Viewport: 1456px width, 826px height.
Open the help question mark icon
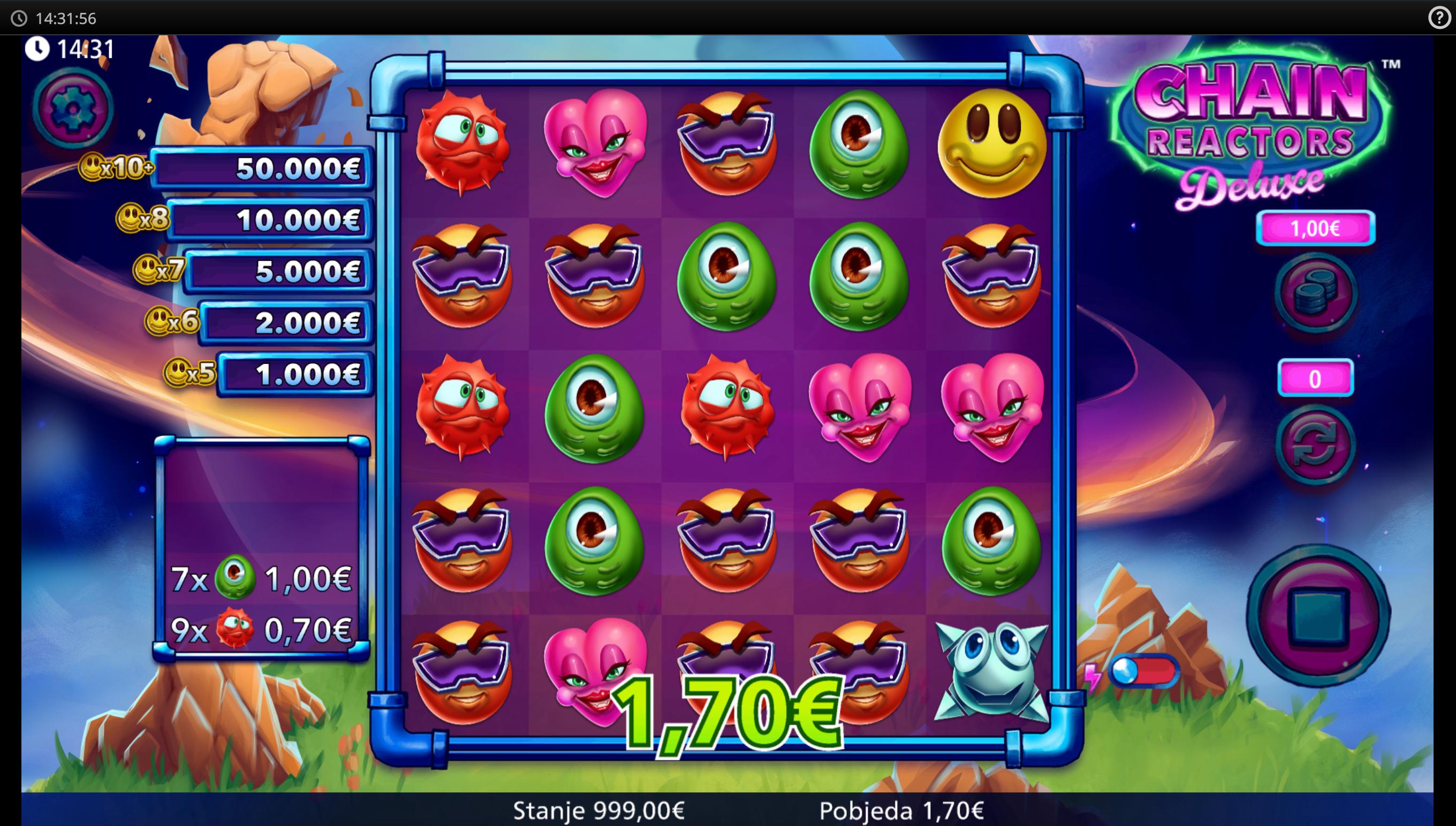tap(1439, 18)
